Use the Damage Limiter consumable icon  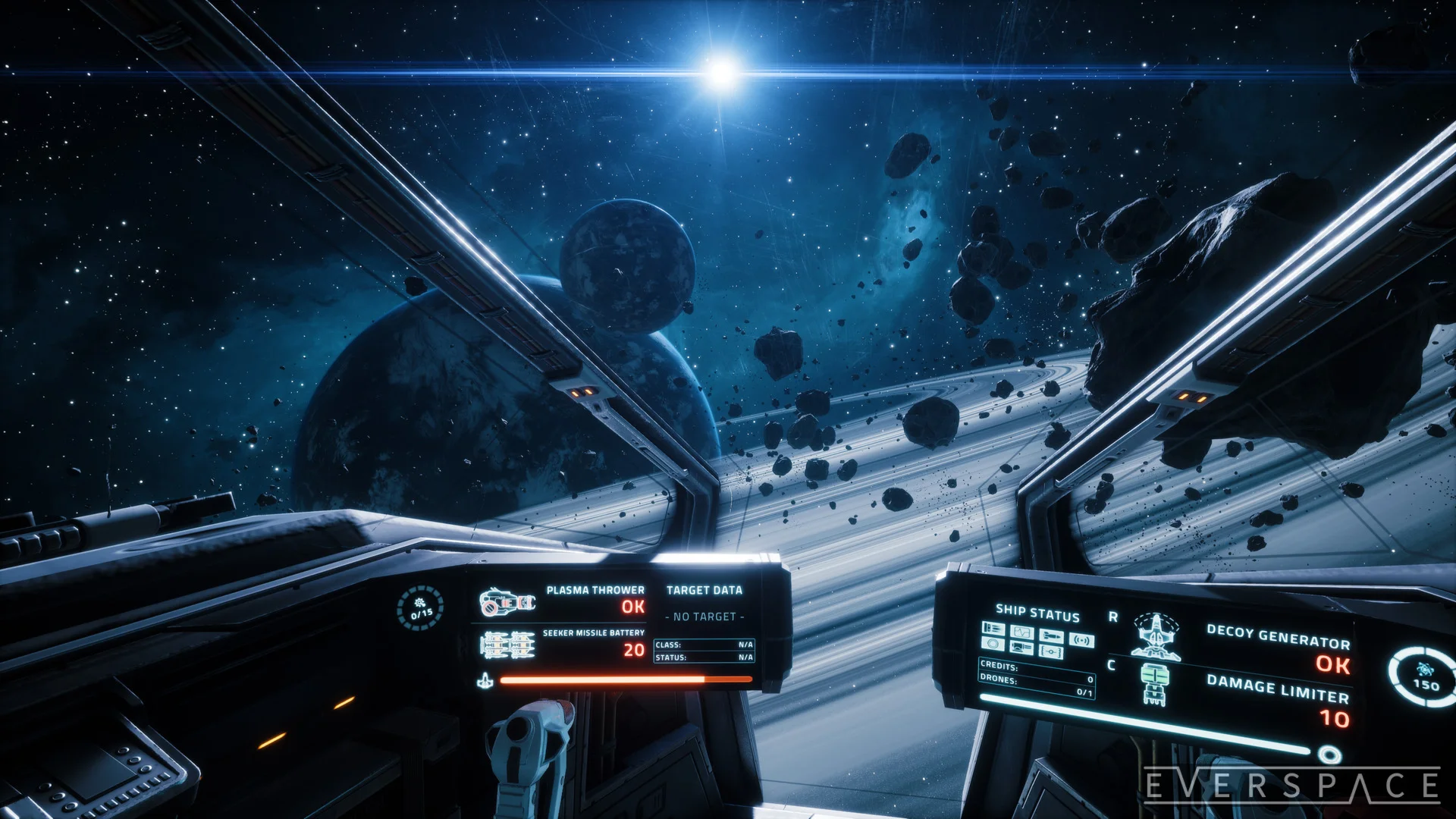coord(1154,683)
